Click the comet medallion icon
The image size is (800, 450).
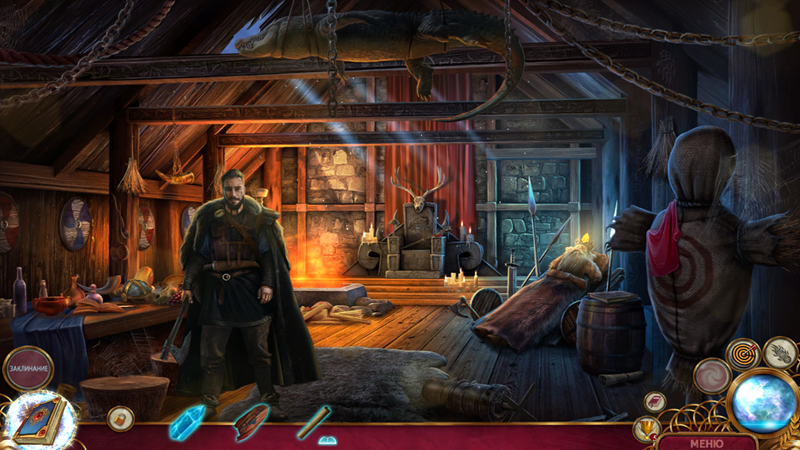click(x=780, y=351)
